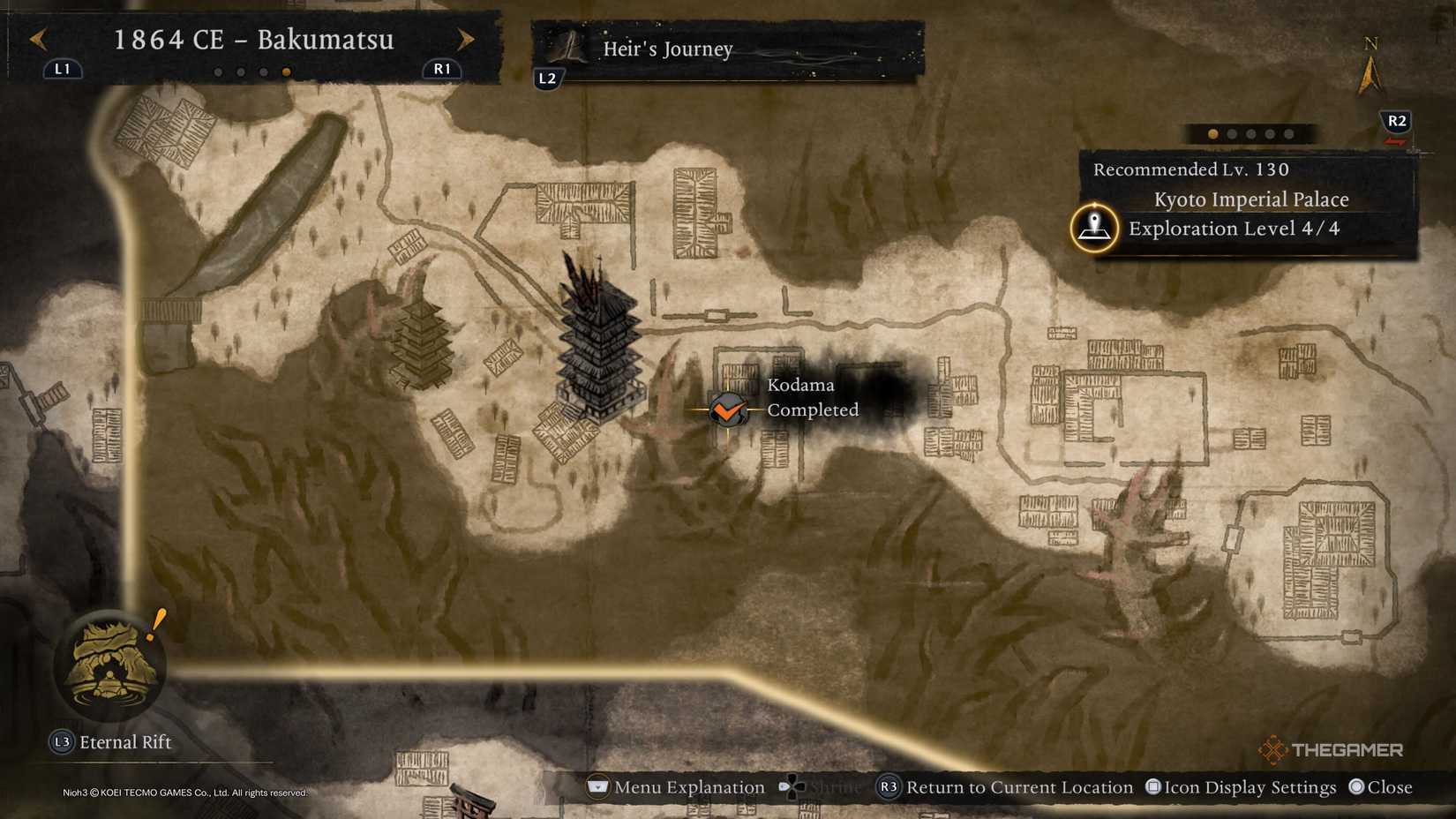Select the Menu Explanation control icon
The width and height of the screenshot is (1456, 819).
click(597, 786)
